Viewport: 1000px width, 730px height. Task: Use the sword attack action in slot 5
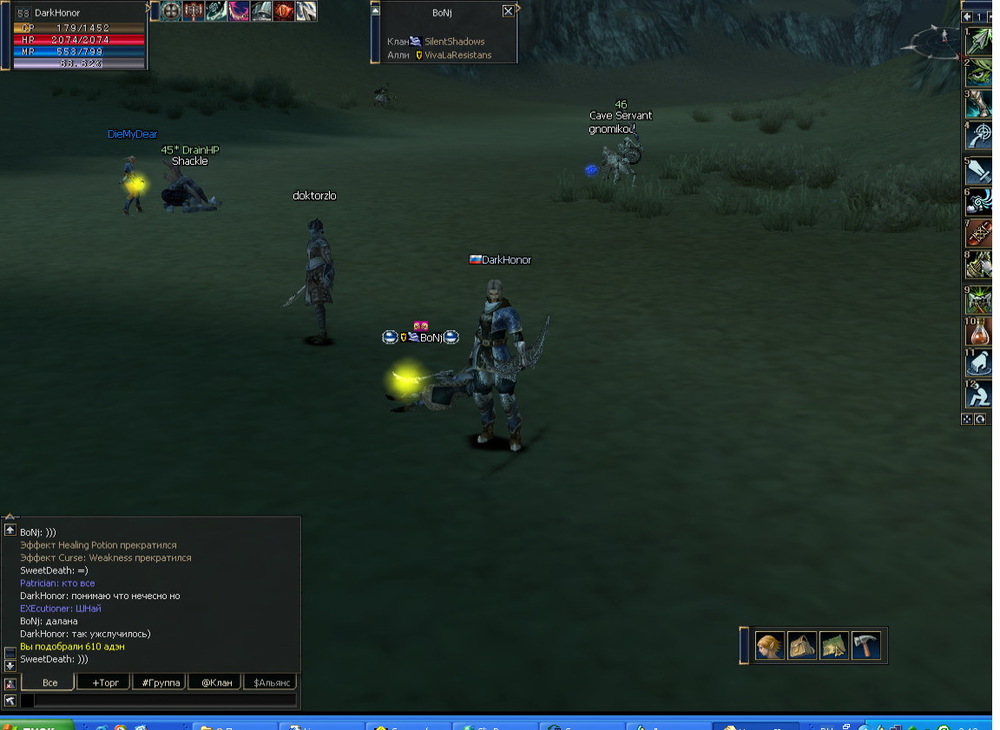tap(978, 169)
